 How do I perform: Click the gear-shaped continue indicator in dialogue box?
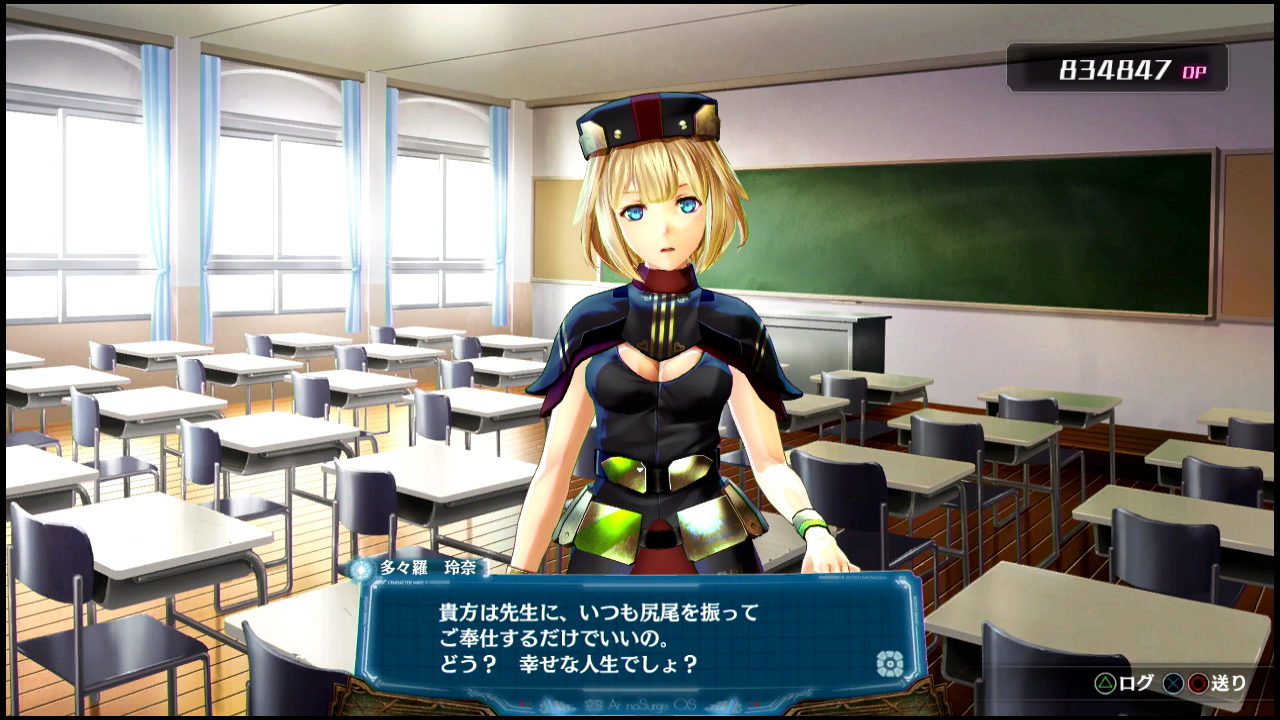[x=889, y=664]
